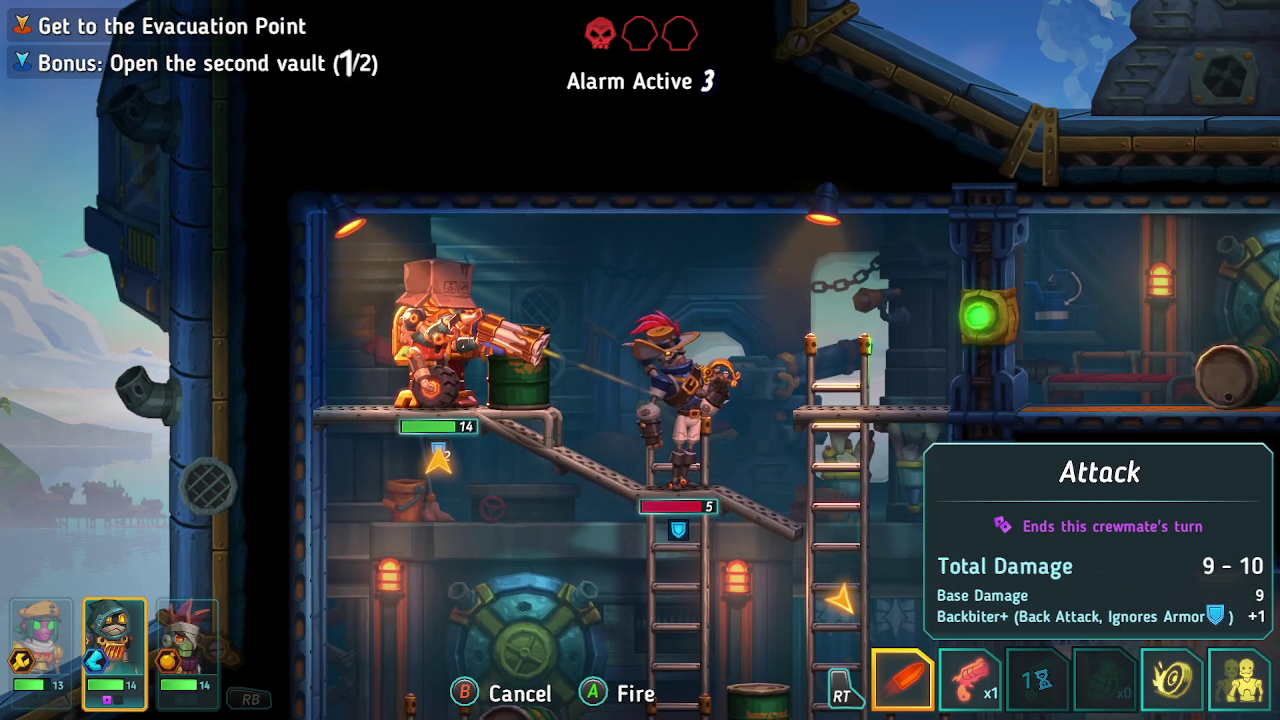Click the blue boot badge on selected crewmate
The height and width of the screenshot is (720, 1280).
pyautogui.click(x=96, y=661)
